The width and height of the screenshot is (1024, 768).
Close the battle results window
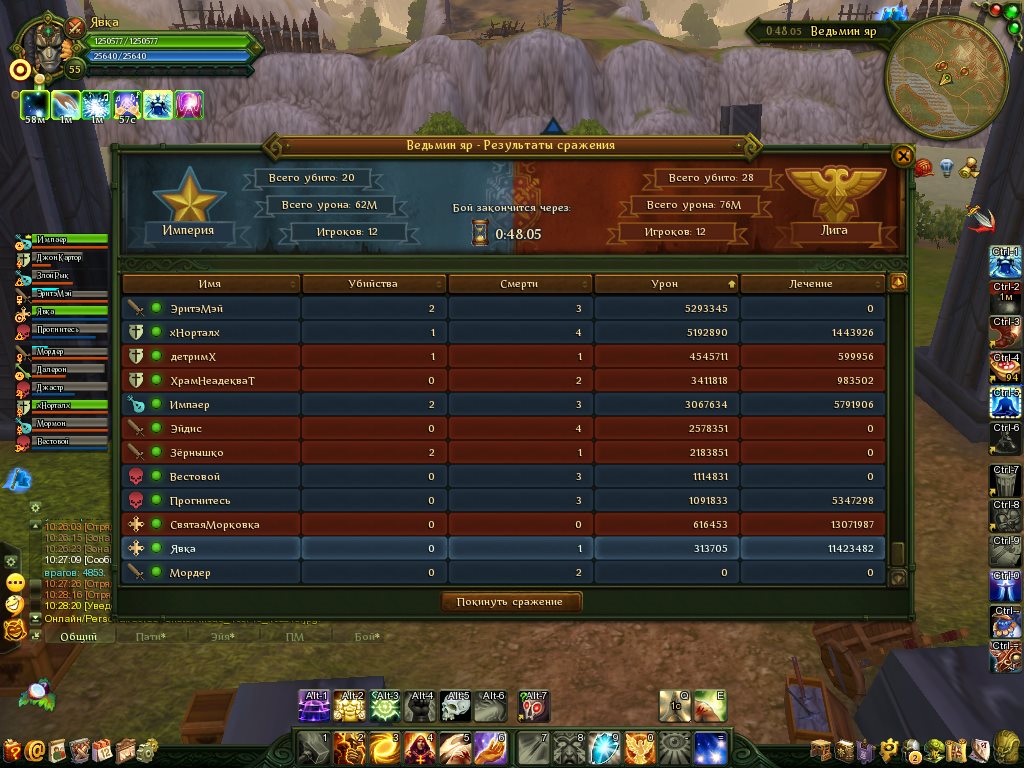pos(902,156)
